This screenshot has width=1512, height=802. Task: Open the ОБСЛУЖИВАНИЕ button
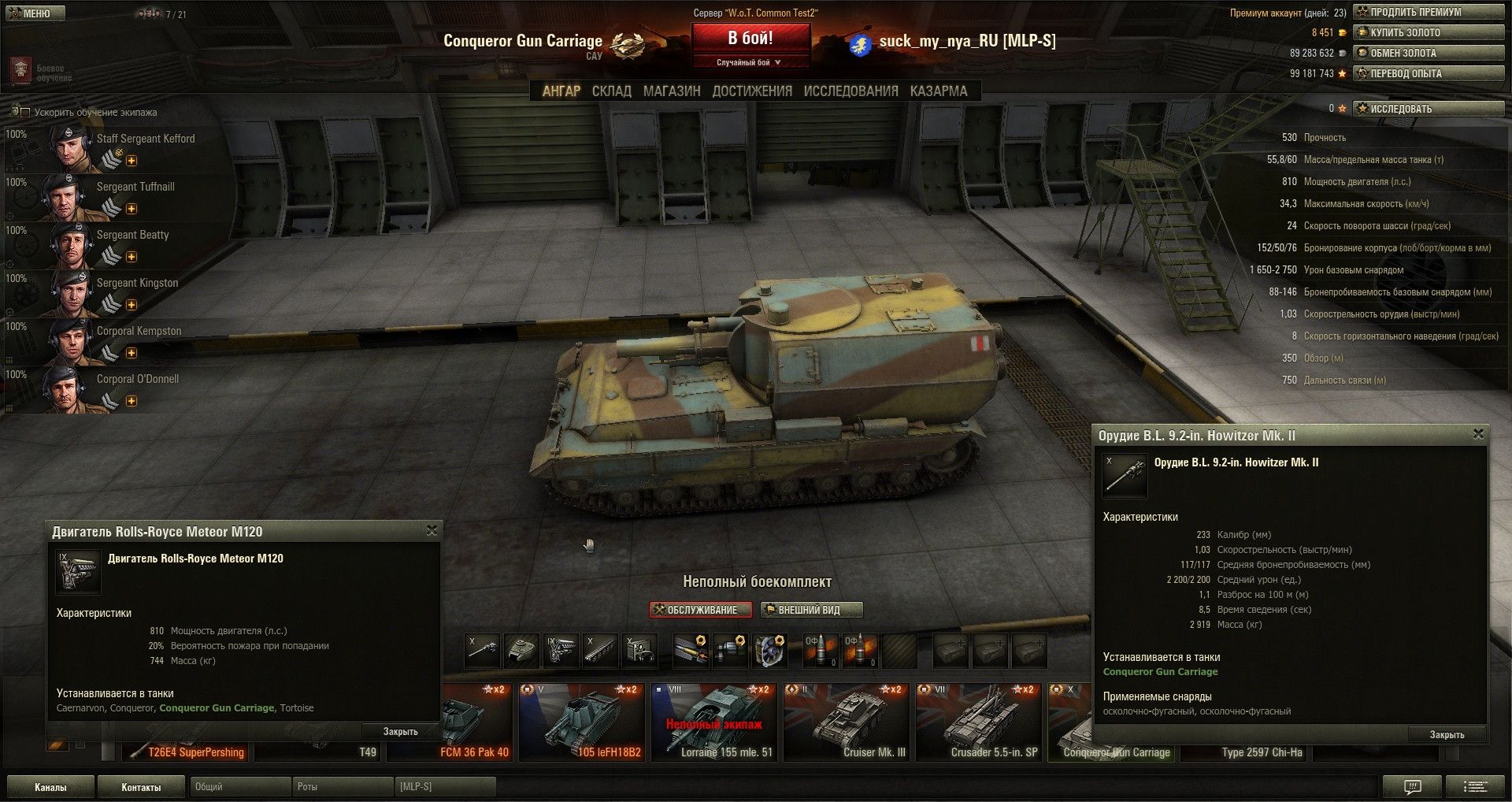(701, 610)
